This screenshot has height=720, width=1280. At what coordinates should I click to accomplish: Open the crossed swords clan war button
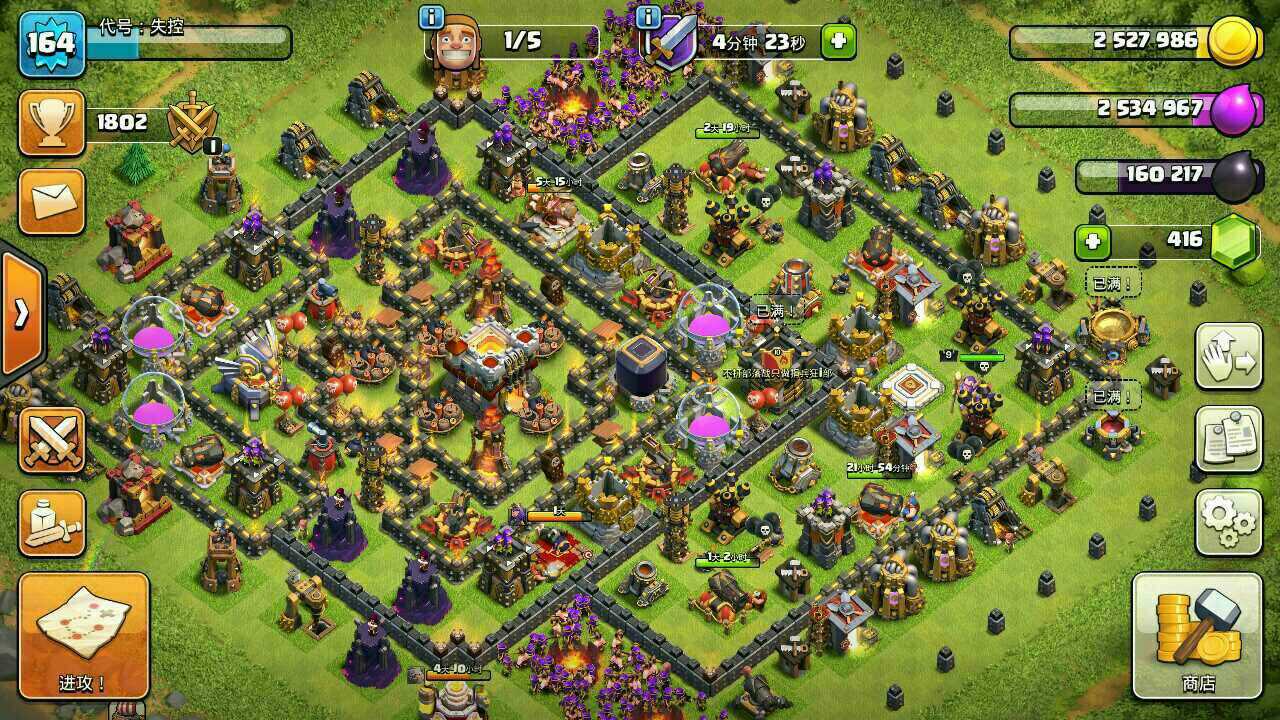(x=51, y=440)
